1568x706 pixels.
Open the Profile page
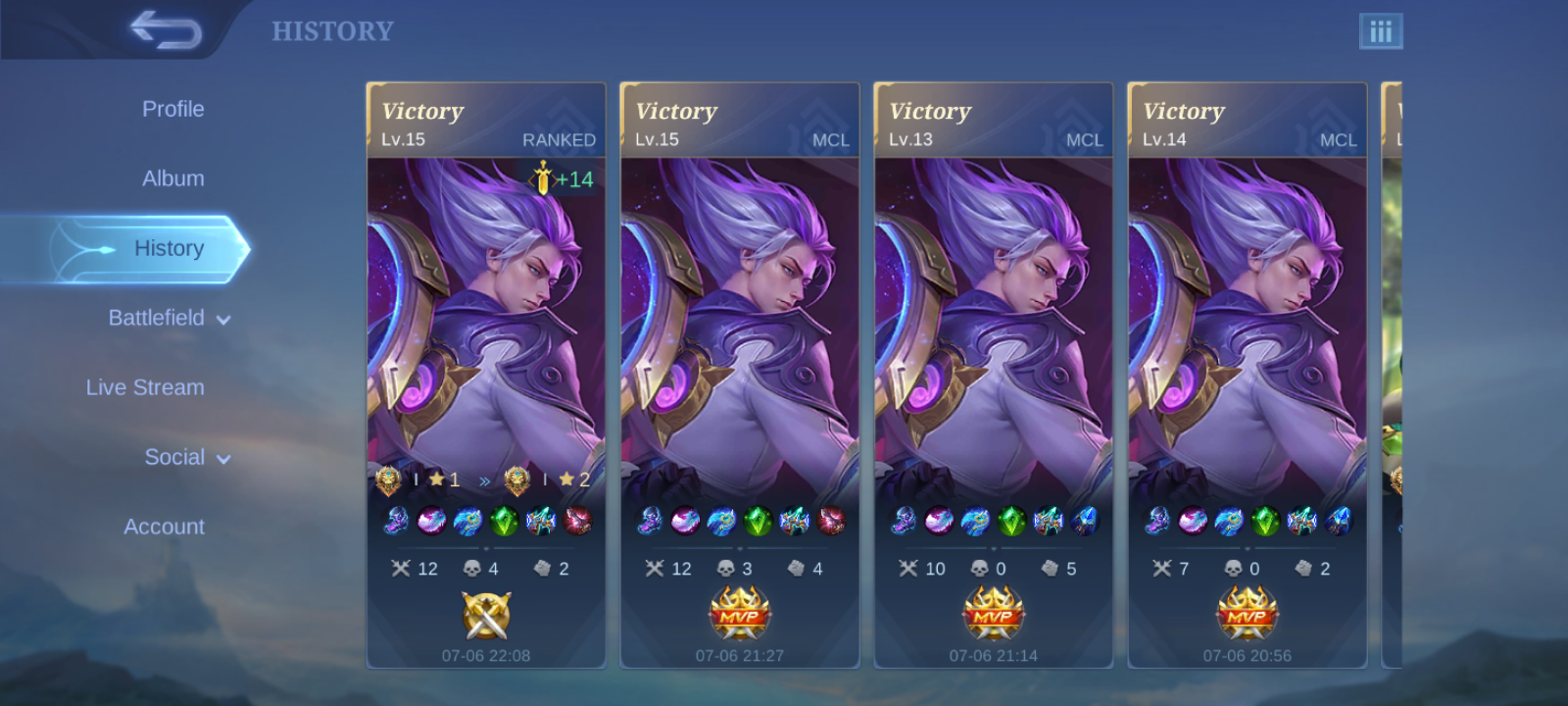[x=173, y=109]
